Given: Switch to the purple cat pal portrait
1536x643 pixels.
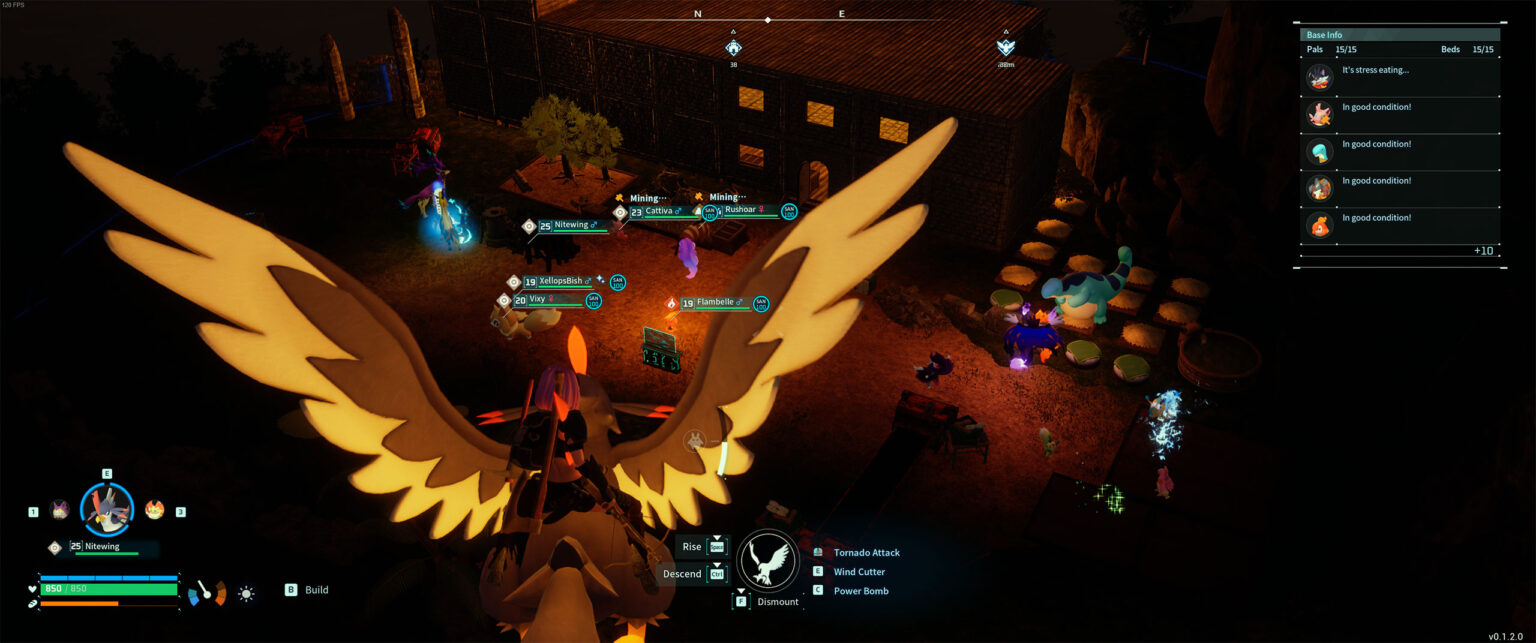Looking at the screenshot, I should click(60, 510).
